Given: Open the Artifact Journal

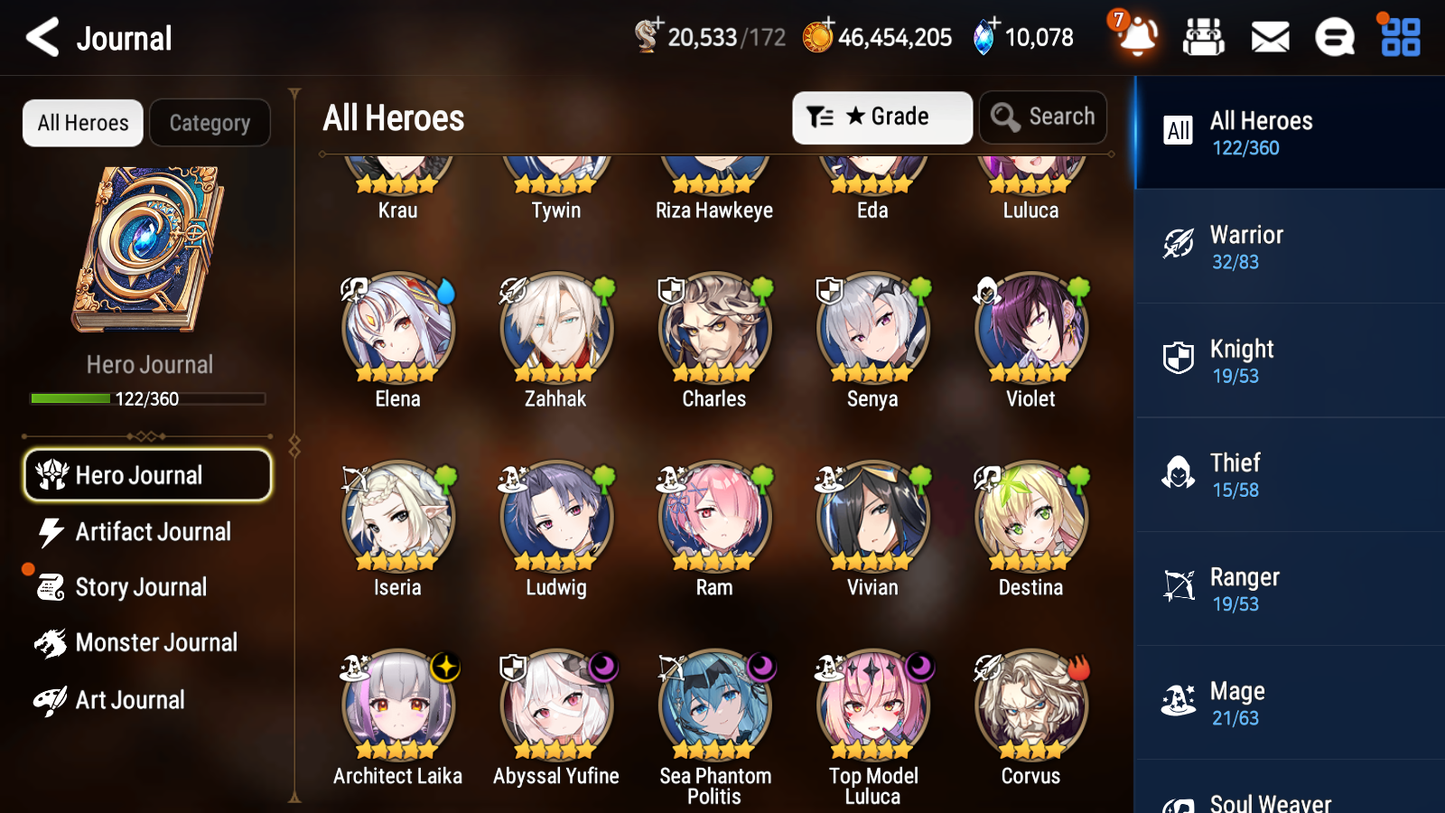Looking at the screenshot, I should 150,532.
